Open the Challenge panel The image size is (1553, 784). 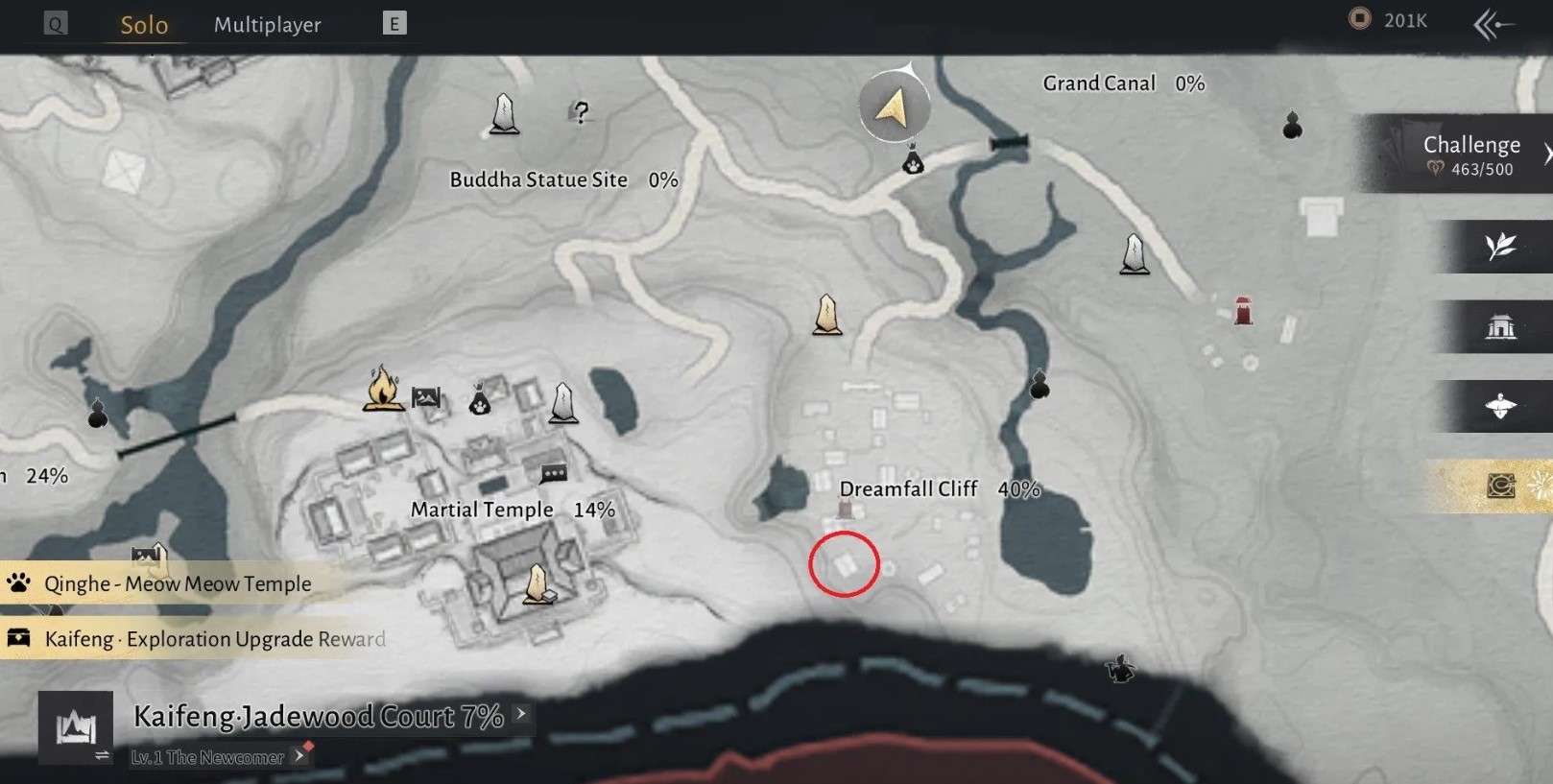click(1471, 154)
